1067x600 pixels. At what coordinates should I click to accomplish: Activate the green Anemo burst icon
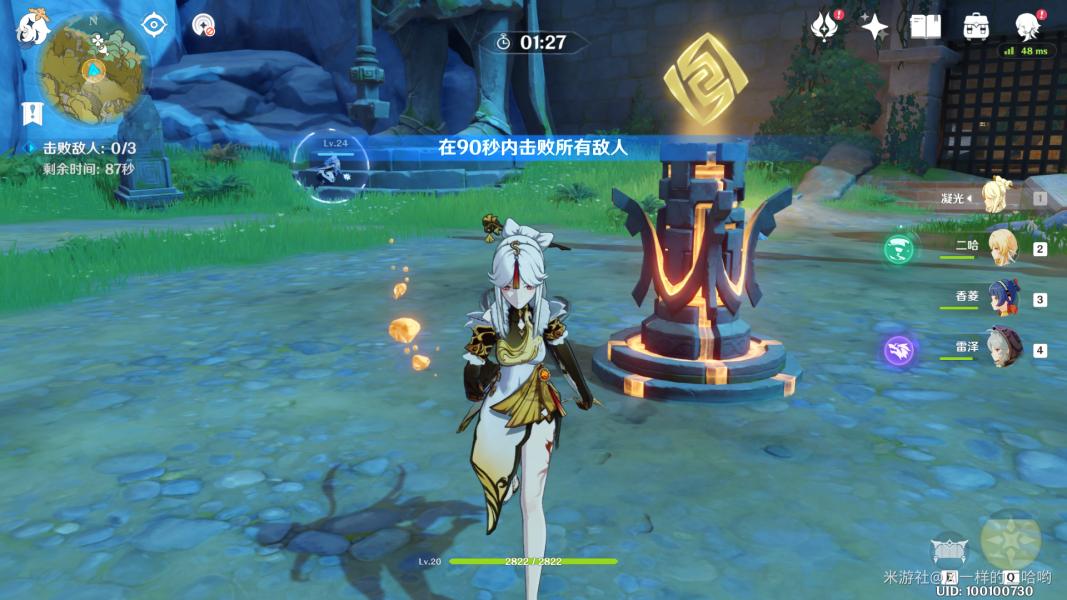[x=898, y=249]
